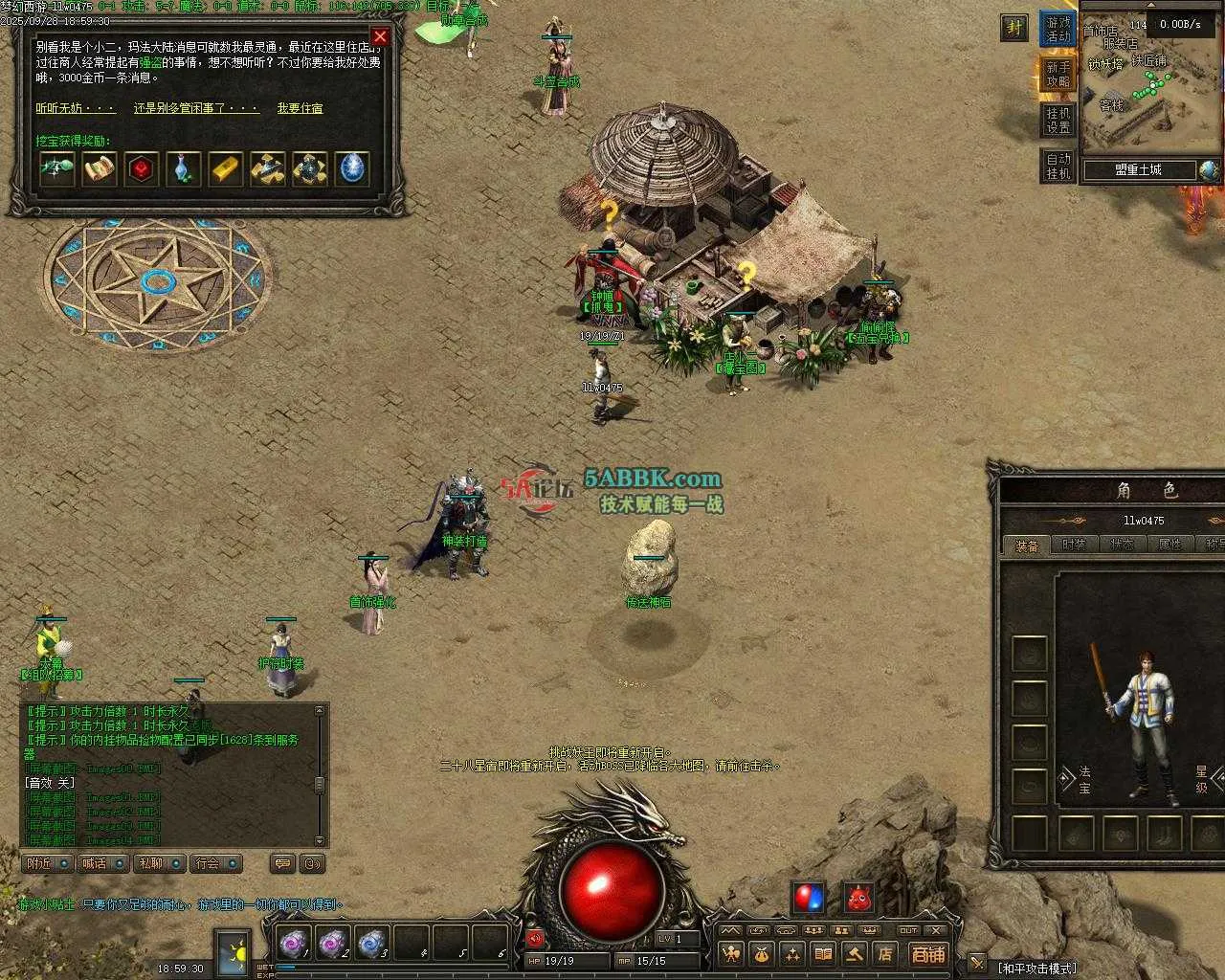Select the 附近 nearby chat channel
The width and height of the screenshot is (1225, 980).
[47, 863]
